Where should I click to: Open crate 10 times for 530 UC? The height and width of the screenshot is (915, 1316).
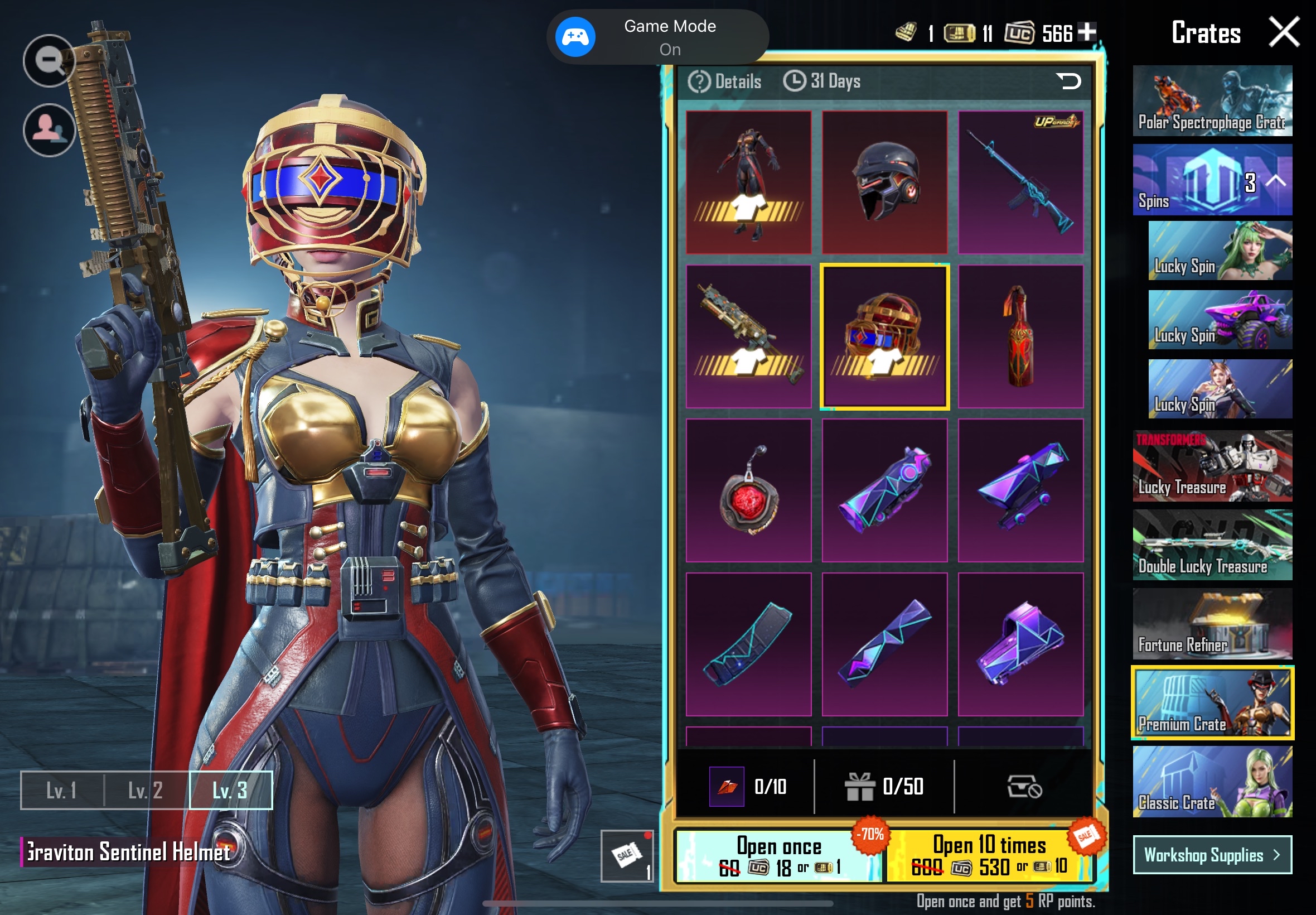pos(989,856)
